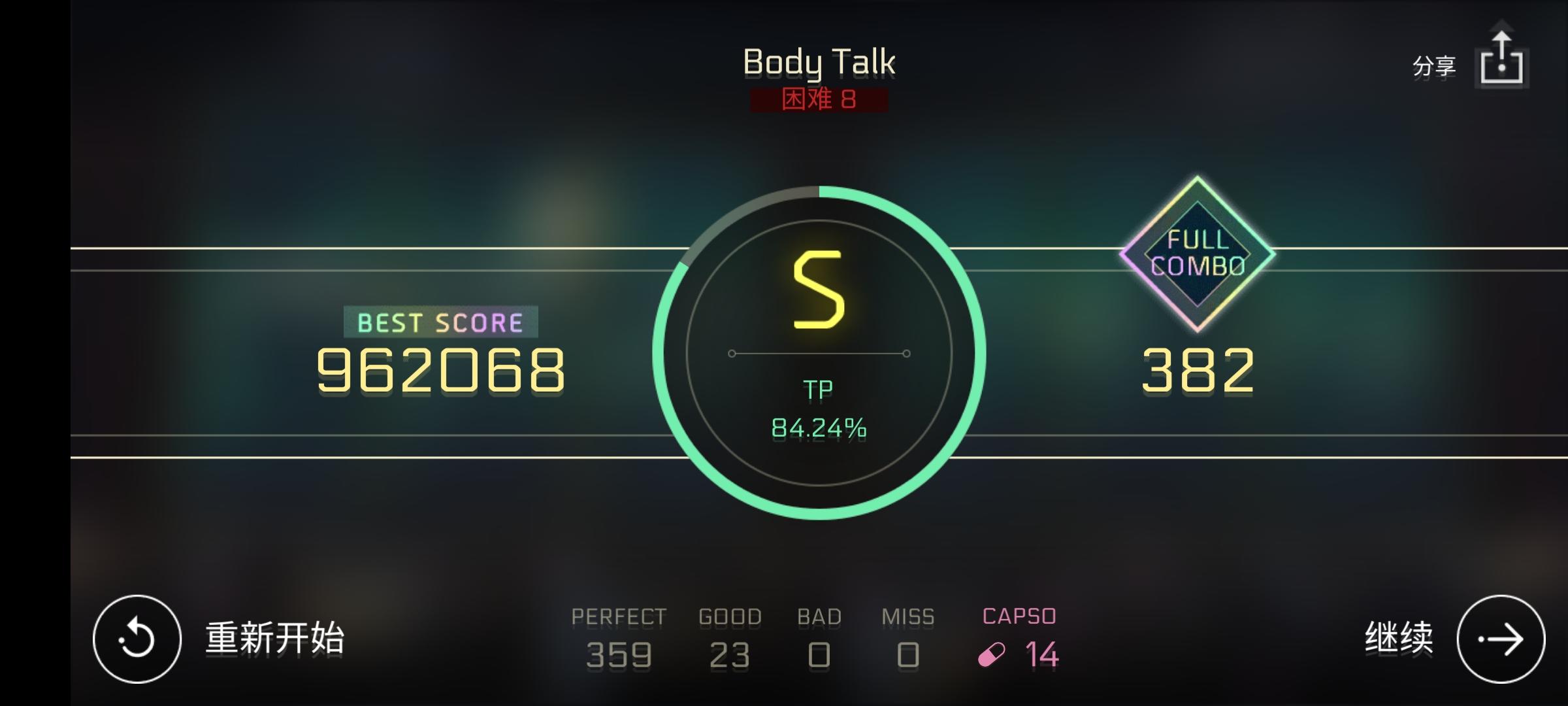Click the GOOD count showing 23
This screenshot has width=1568, height=706.
(x=729, y=654)
